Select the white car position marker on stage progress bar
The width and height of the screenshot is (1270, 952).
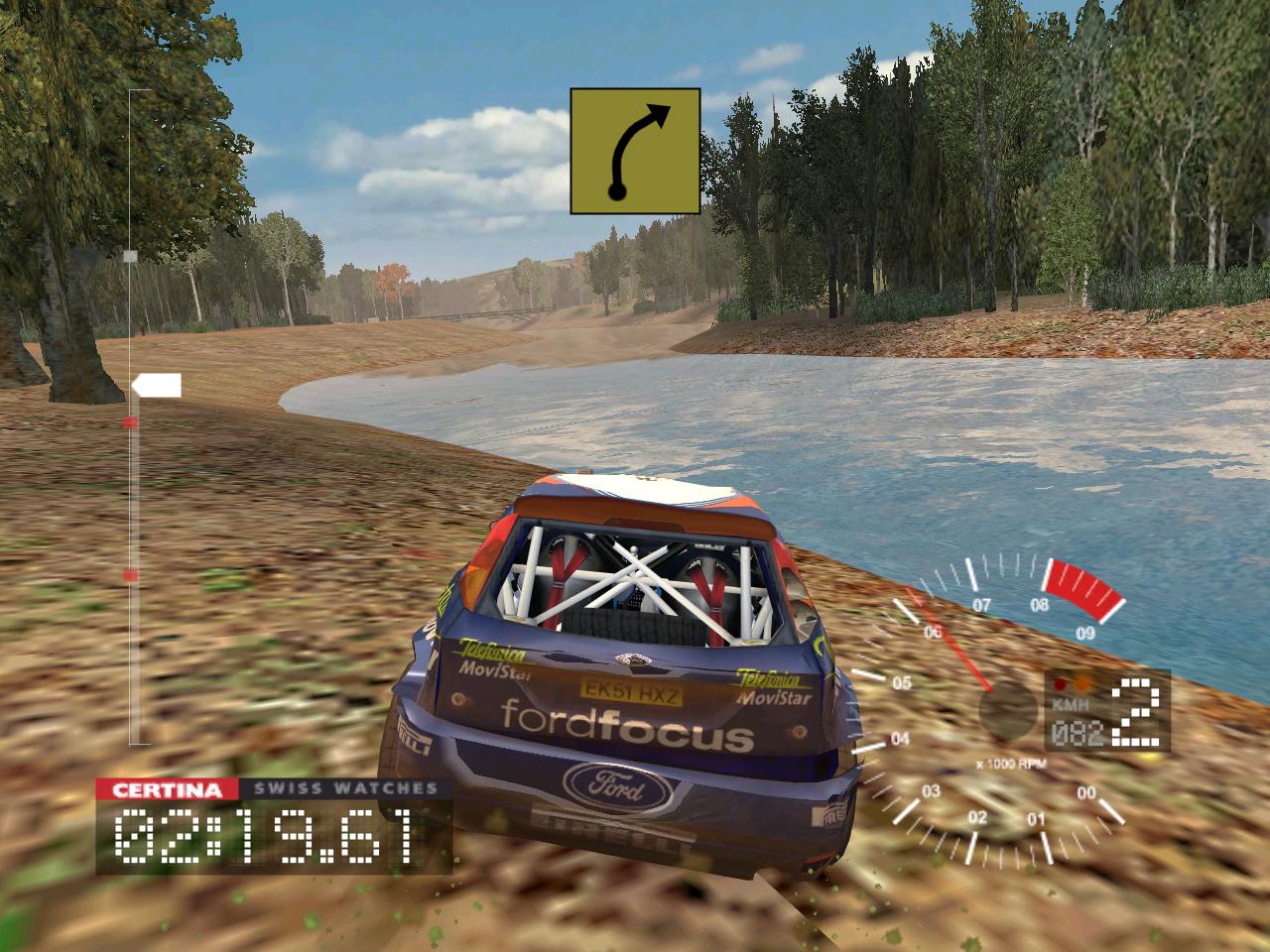[158, 386]
